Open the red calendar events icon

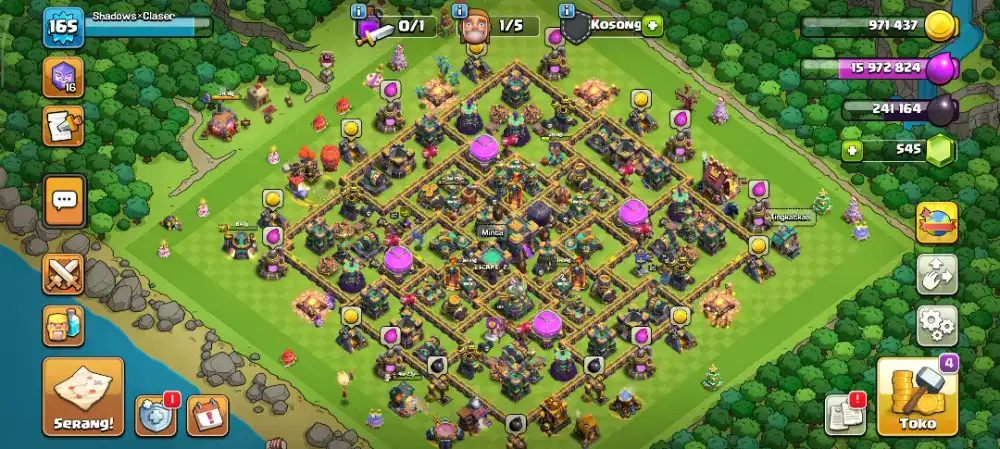[x=207, y=415]
